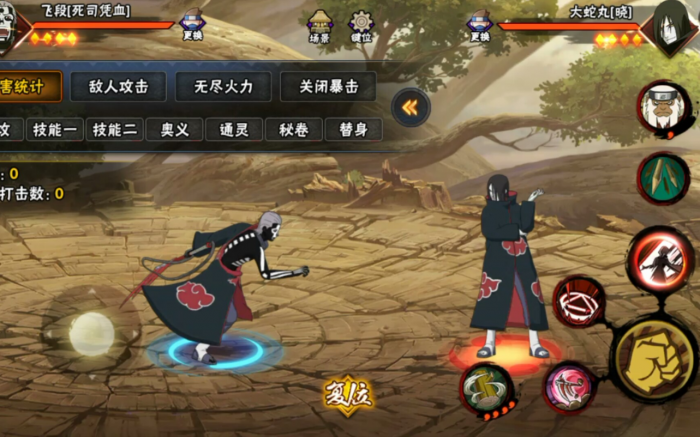The height and width of the screenshot is (437, 700).
Task: Collapse the panel with the double-arrow button
Action: pyautogui.click(x=410, y=107)
